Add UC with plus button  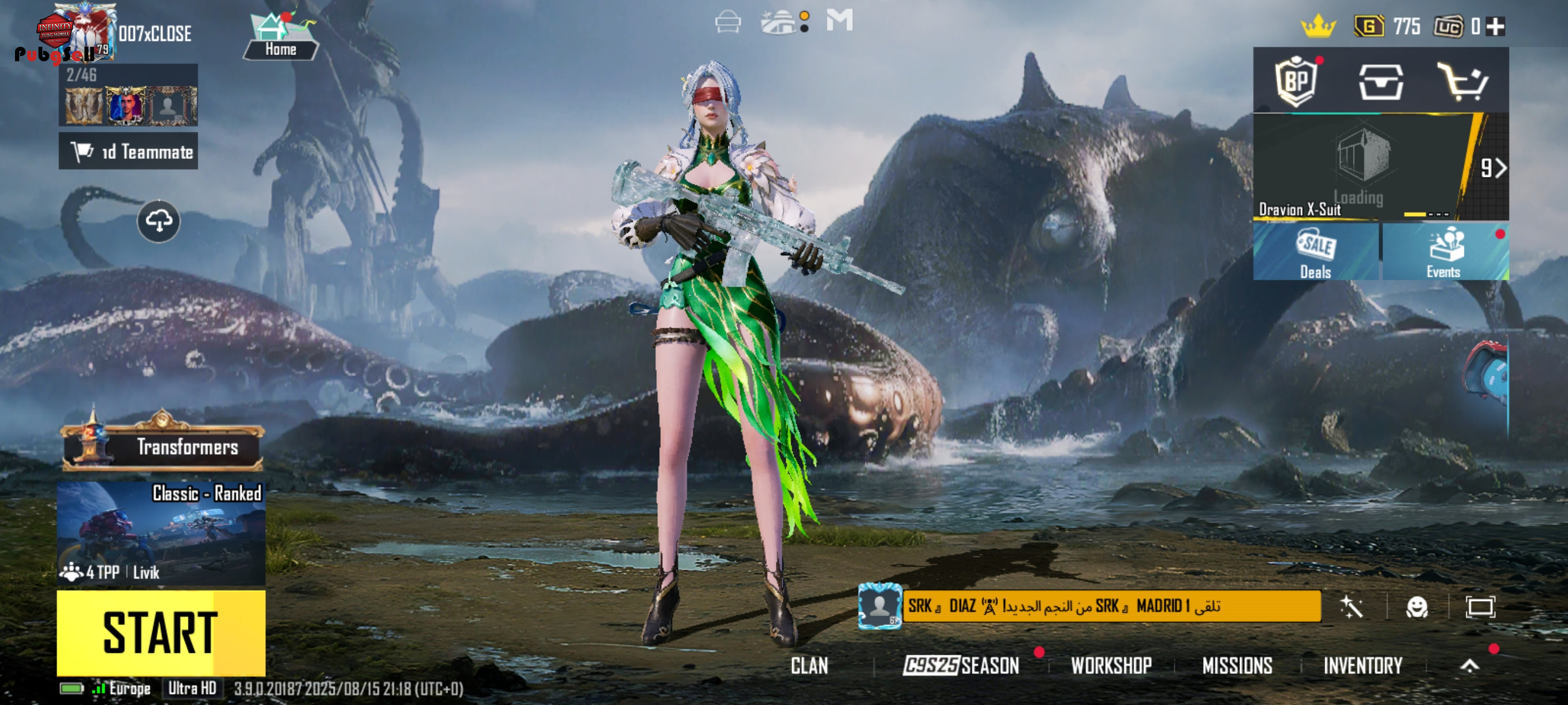(x=1496, y=27)
